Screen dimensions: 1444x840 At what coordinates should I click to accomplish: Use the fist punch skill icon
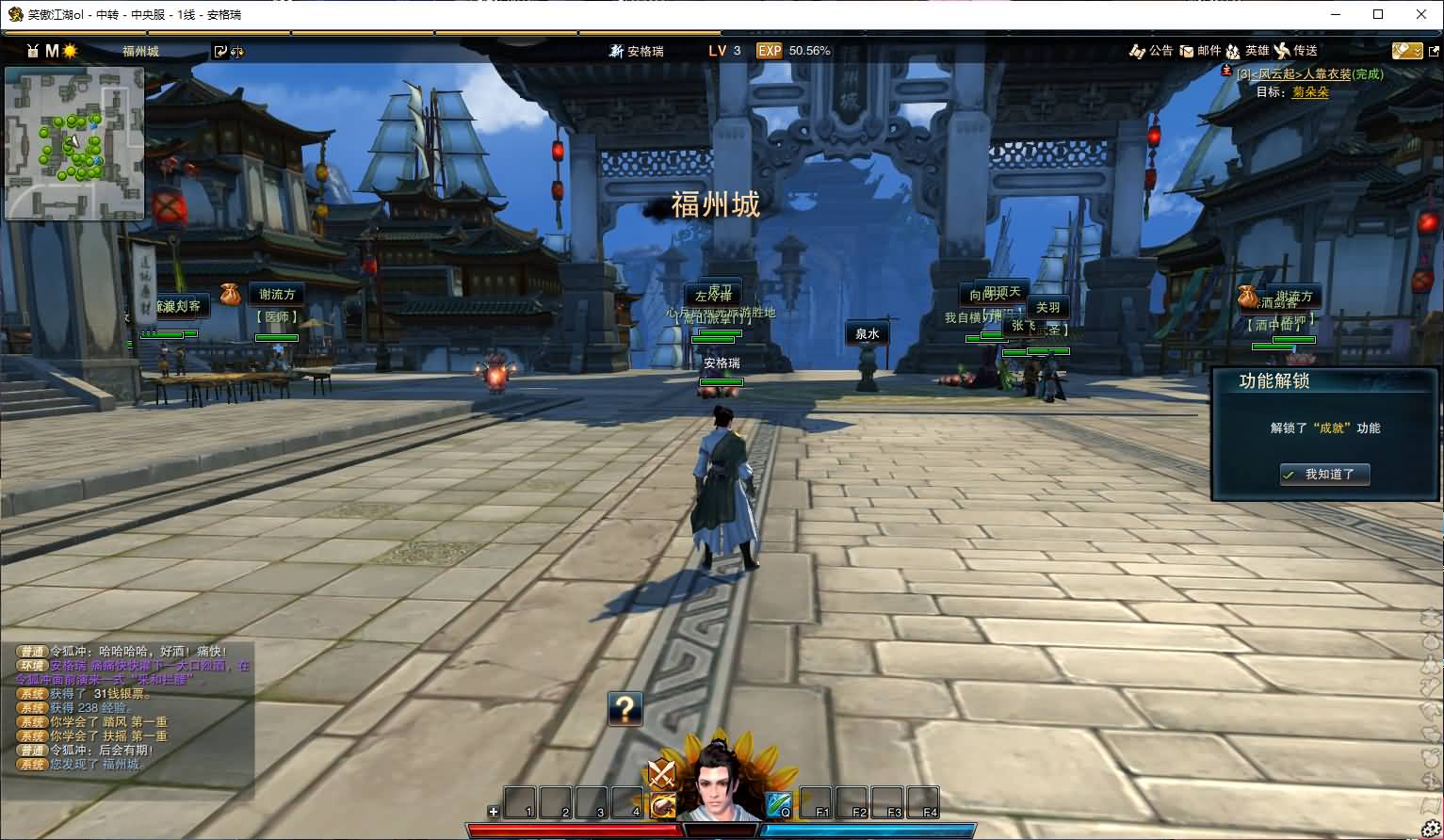662,805
